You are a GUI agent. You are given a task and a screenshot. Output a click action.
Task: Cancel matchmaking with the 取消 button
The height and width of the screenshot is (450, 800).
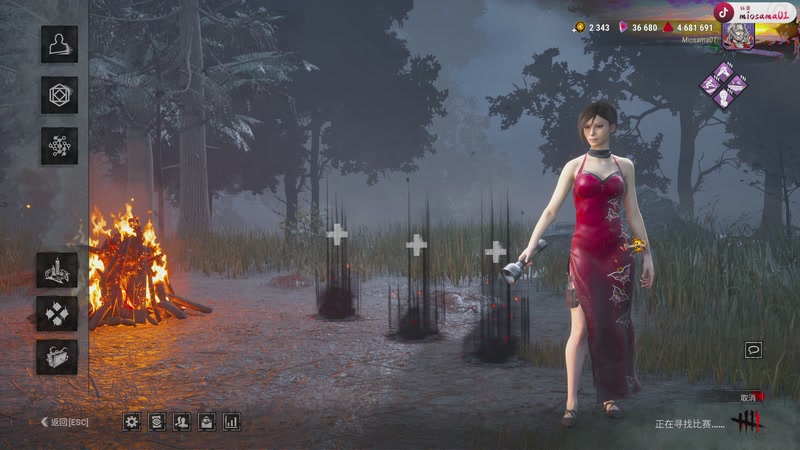[750, 397]
